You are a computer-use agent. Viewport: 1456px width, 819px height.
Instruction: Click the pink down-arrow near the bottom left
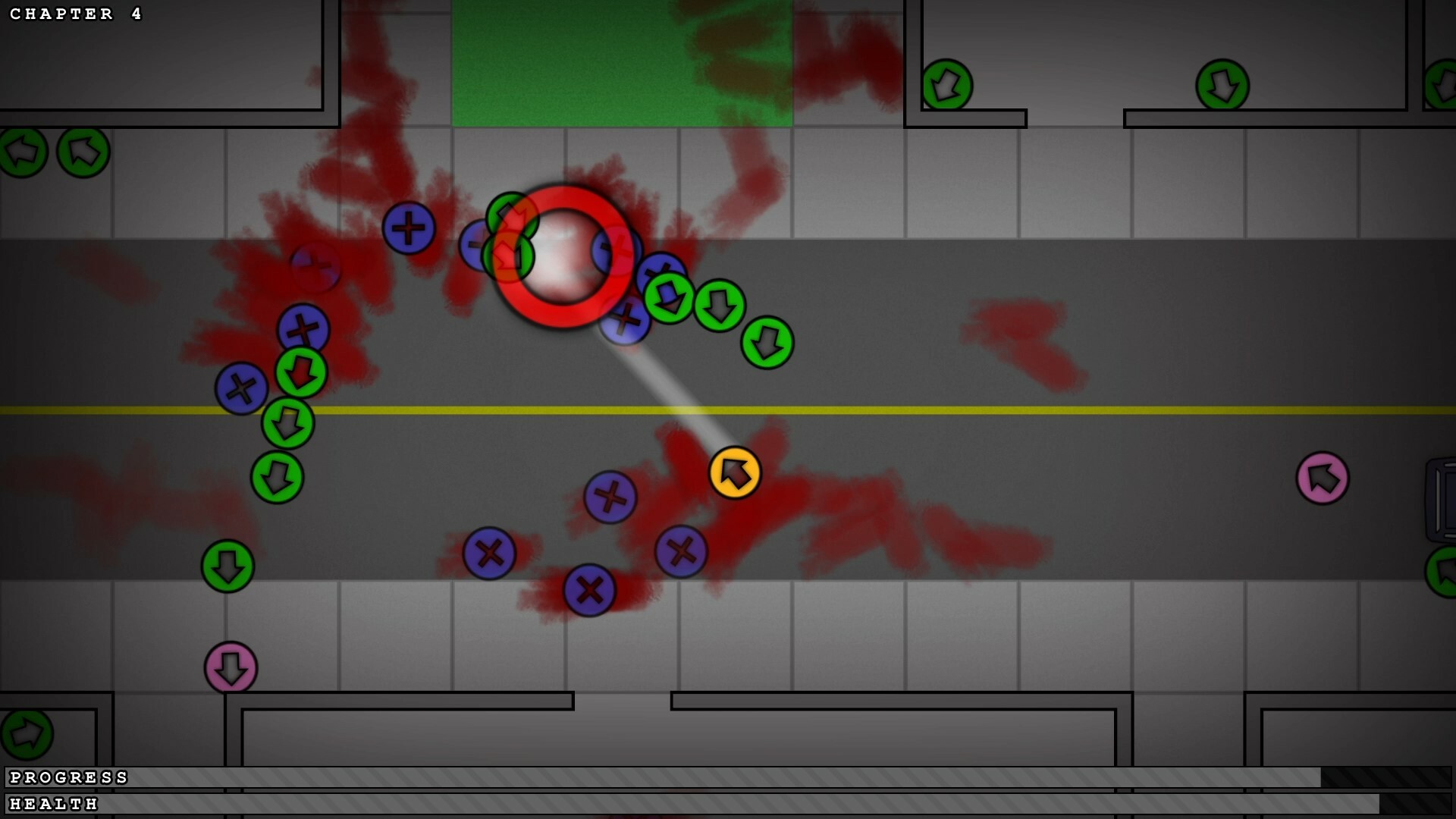[231, 666]
